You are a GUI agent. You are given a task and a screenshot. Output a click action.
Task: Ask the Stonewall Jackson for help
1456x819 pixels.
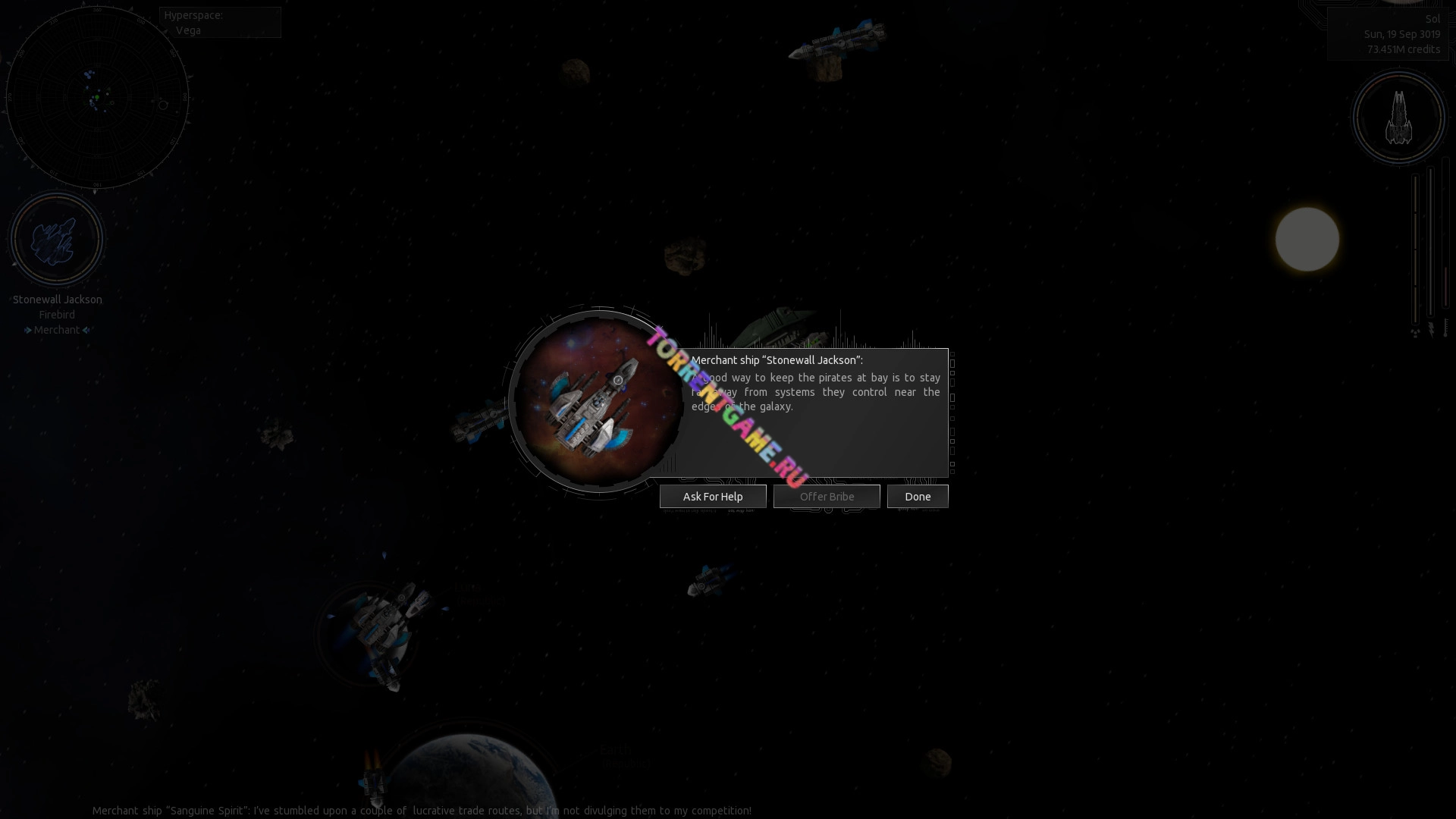pos(713,497)
